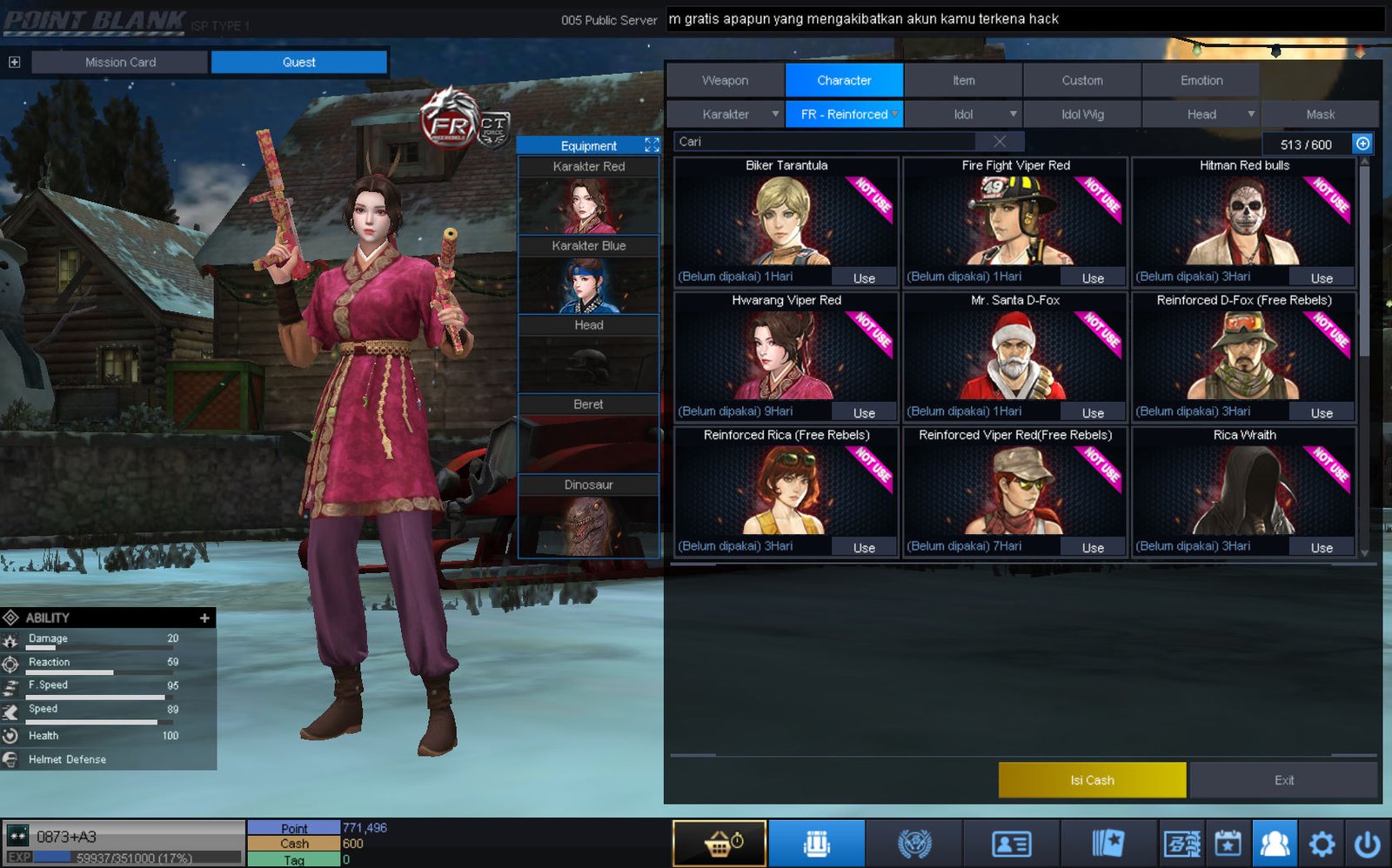1392x868 pixels.
Task: Switch to the Weapon tab
Action: click(725, 80)
